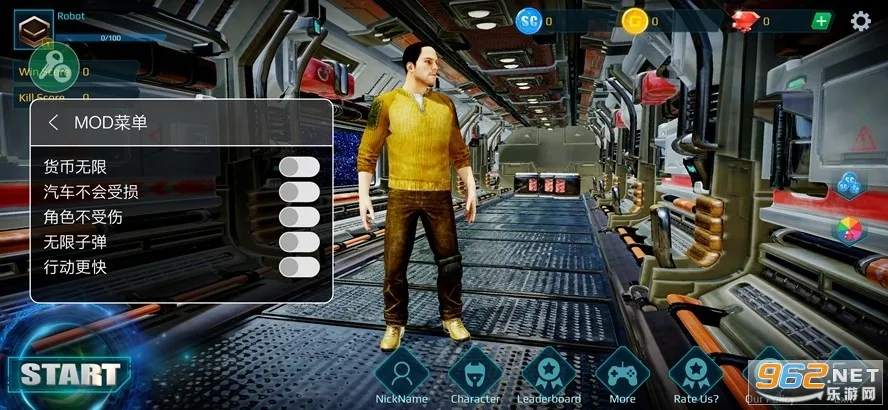Add gems with the green plus button
The height and width of the screenshot is (410, 888).
click(x=821, y=21)
